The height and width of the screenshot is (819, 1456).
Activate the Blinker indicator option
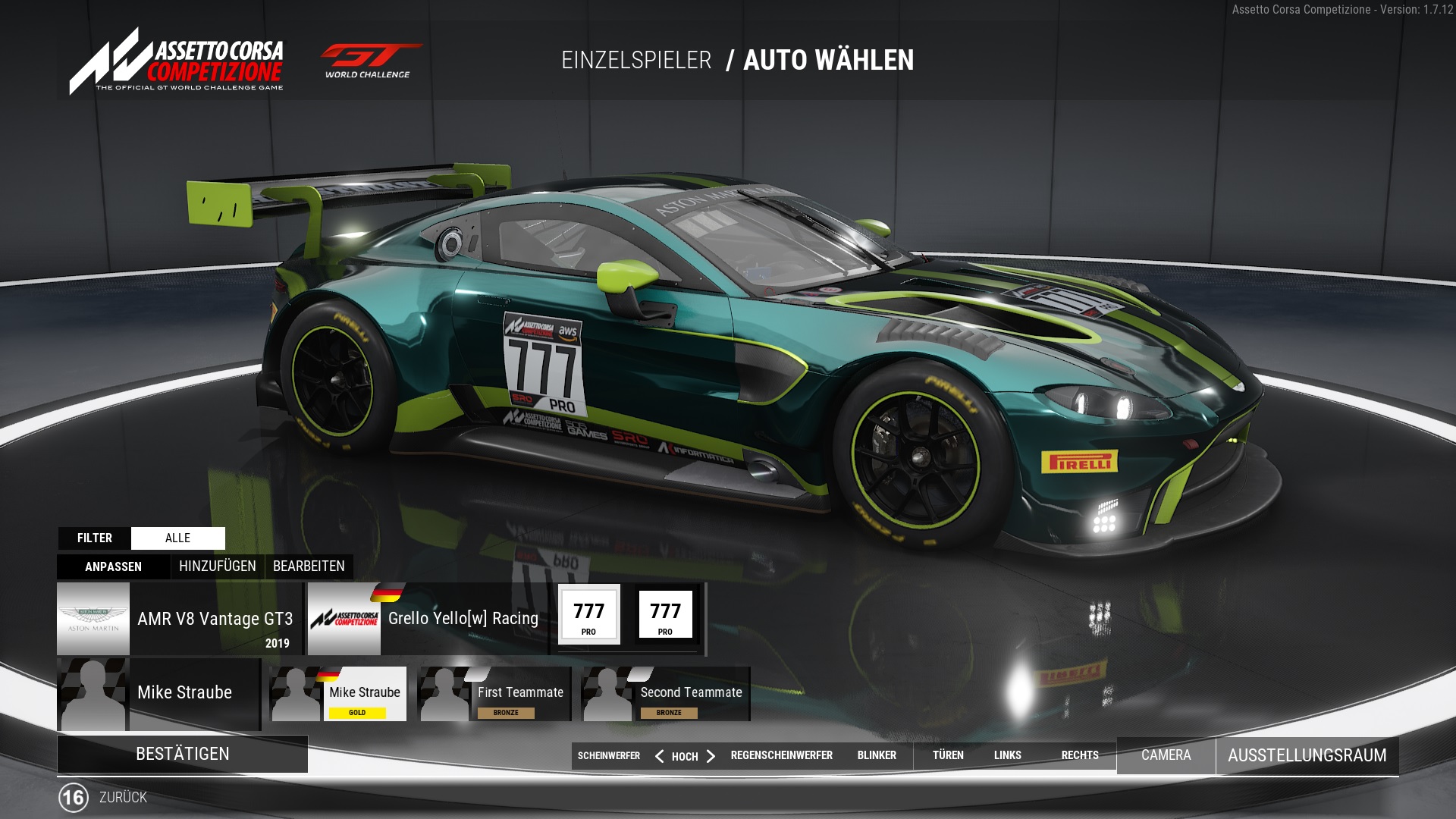pos(877,755)
